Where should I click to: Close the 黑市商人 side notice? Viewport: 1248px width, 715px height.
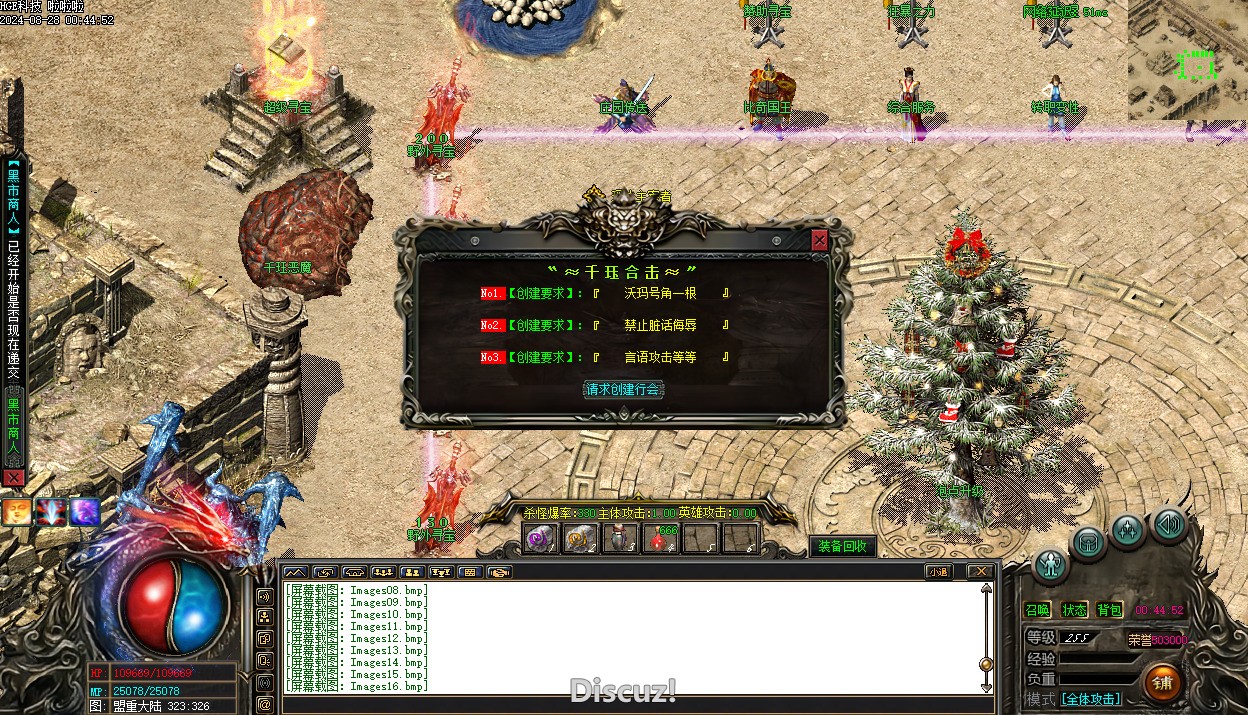13,478
